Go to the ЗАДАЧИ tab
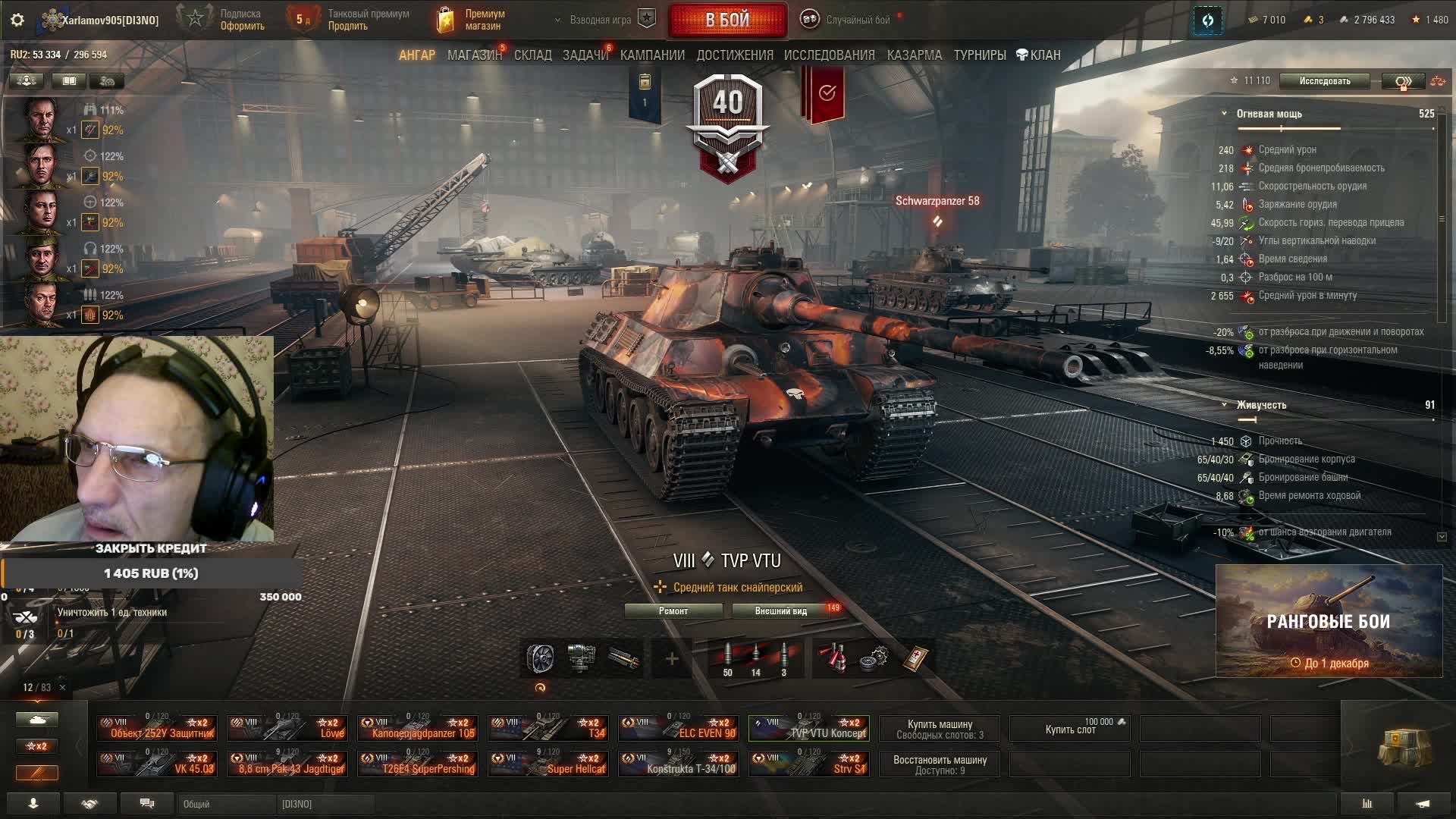 point(585,55)
